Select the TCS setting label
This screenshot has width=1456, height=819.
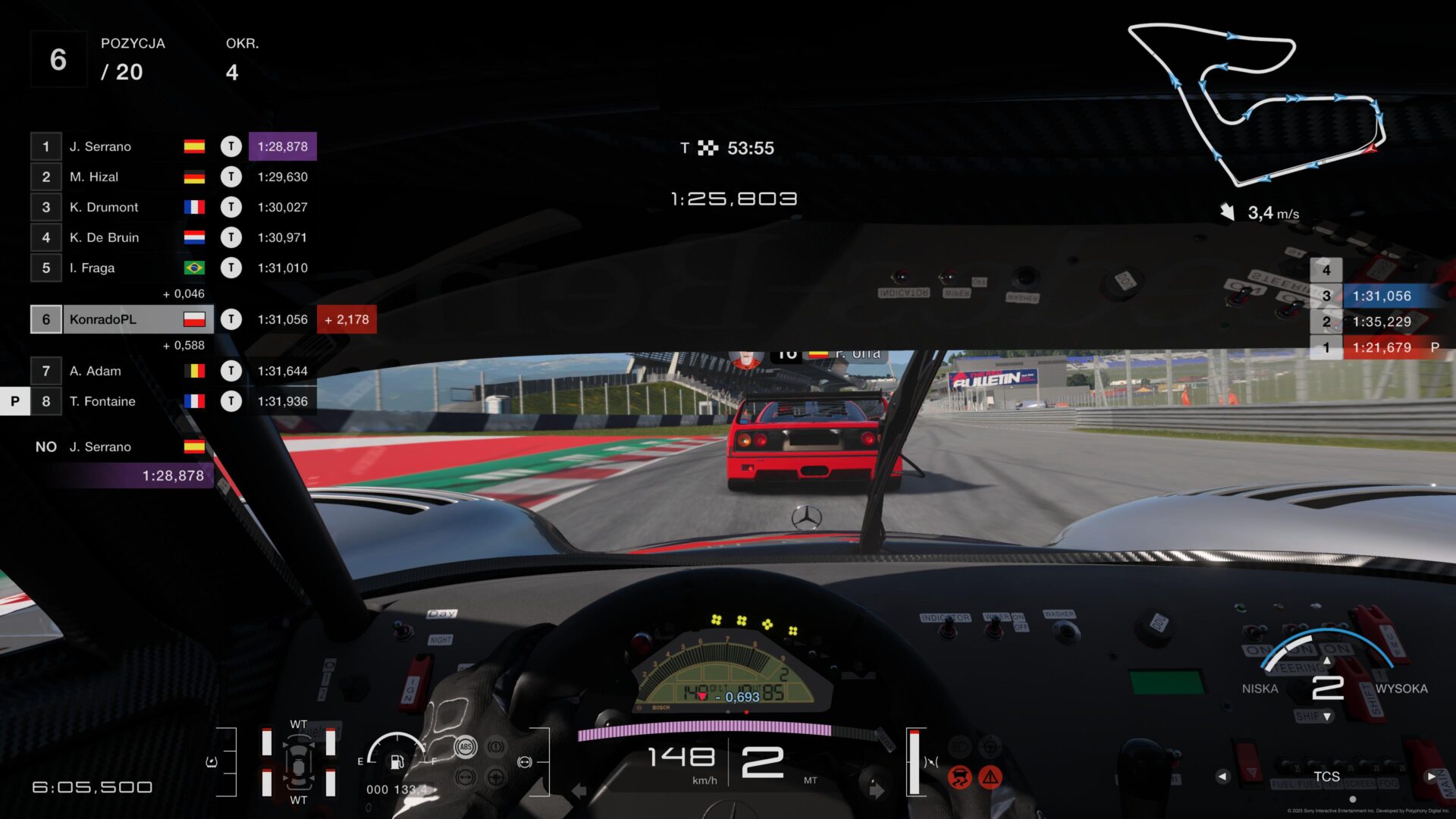(1326, 777)
